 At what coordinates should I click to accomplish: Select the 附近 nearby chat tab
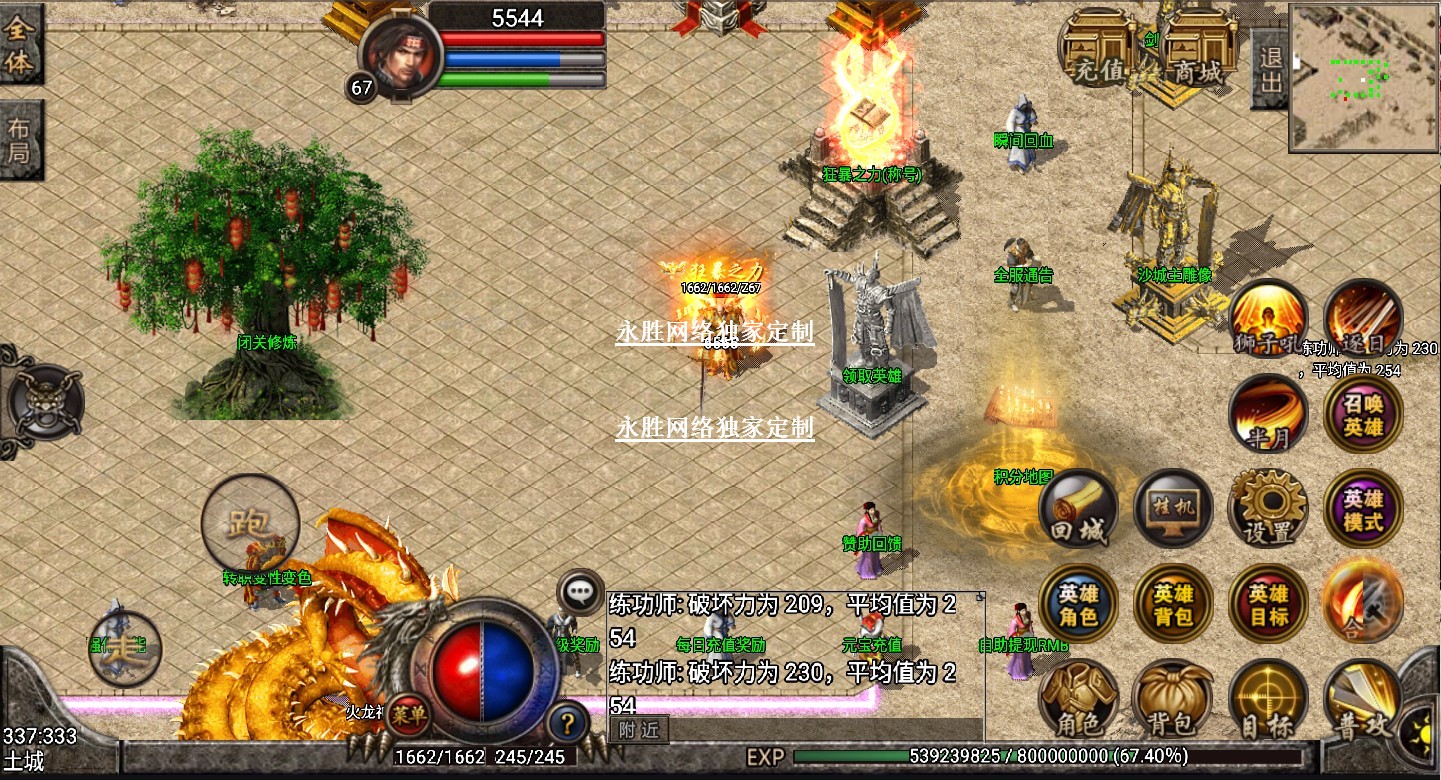tap(638, 730)
